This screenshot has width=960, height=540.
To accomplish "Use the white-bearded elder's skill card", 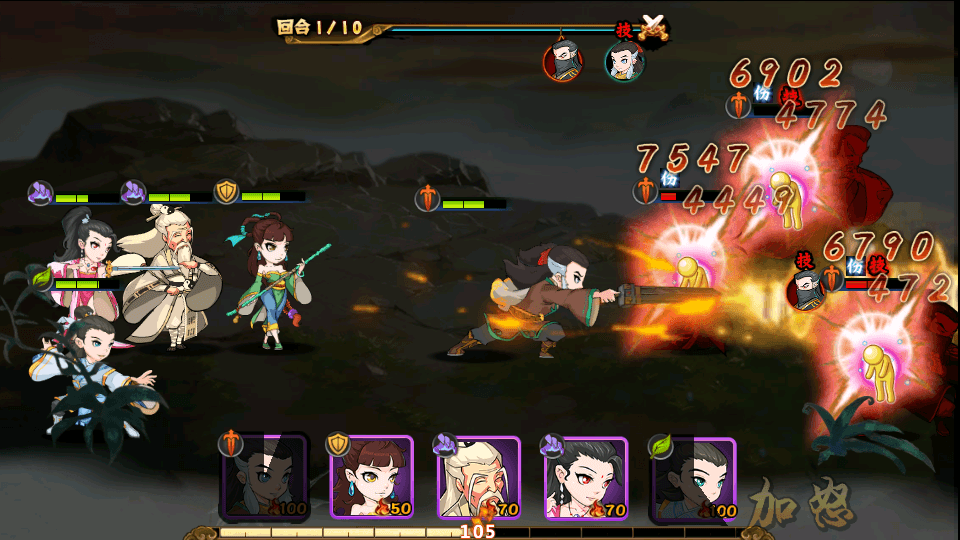I will (x=478, y=478).
